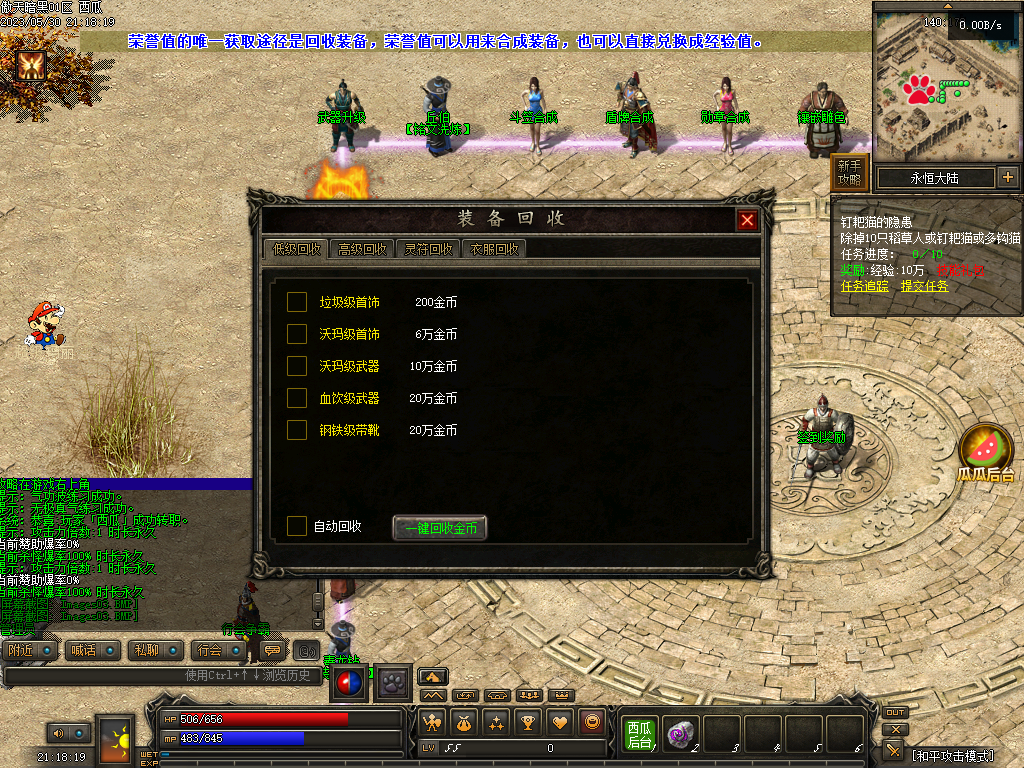The image size is (1024, 768).
Task: Click the 一键回收金币 button
Action: pyautogui.click(x=440, y=528)
